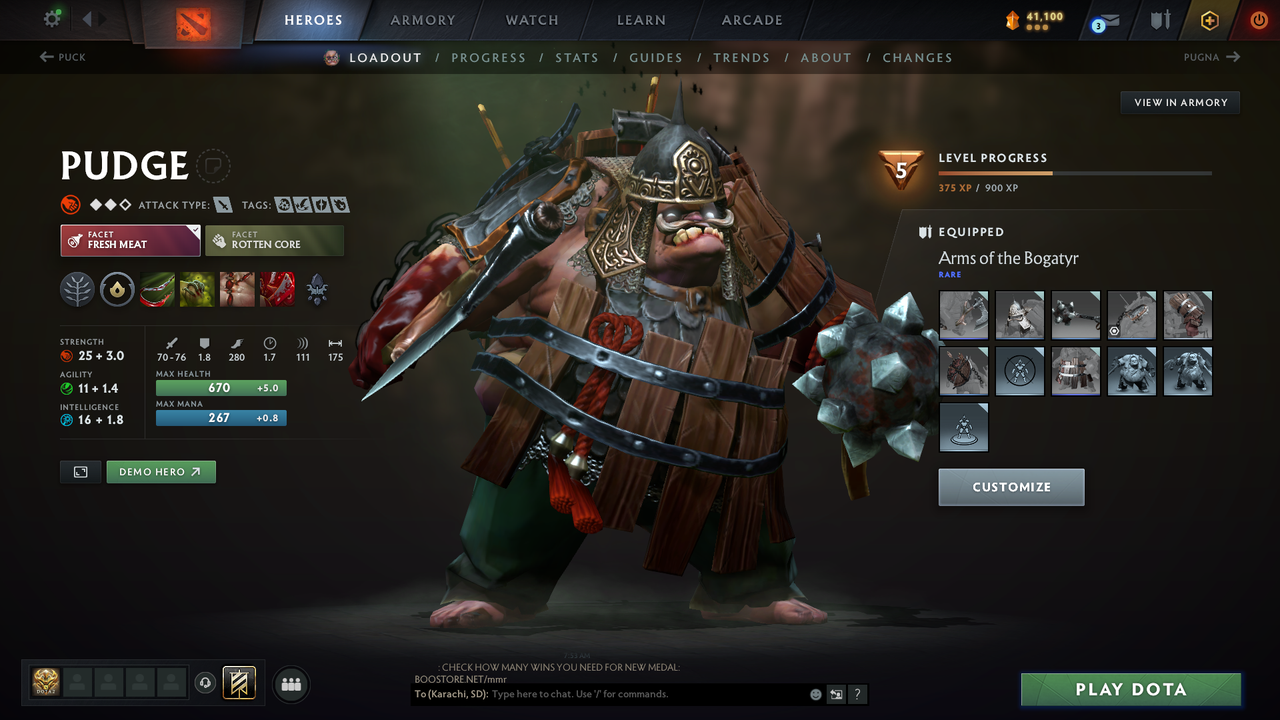Switch to the Armory tab
This screenshot has width=1280, height=720.
click(x=422, y=20)
